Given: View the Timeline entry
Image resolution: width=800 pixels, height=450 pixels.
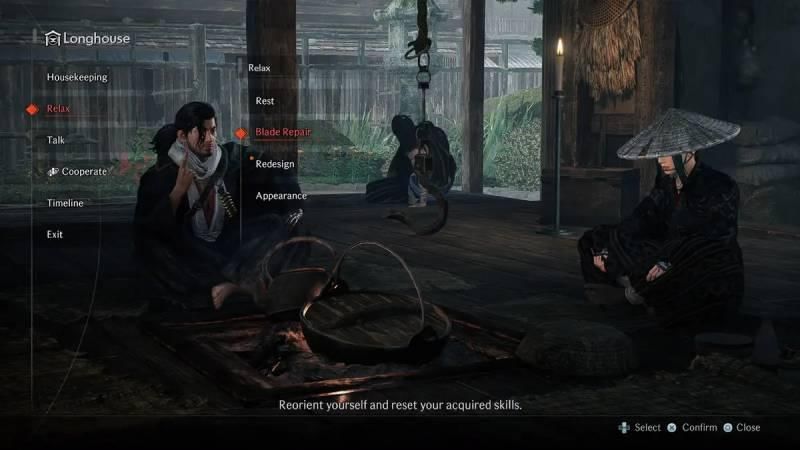Looking at the screenshot, I should (65, 203).
